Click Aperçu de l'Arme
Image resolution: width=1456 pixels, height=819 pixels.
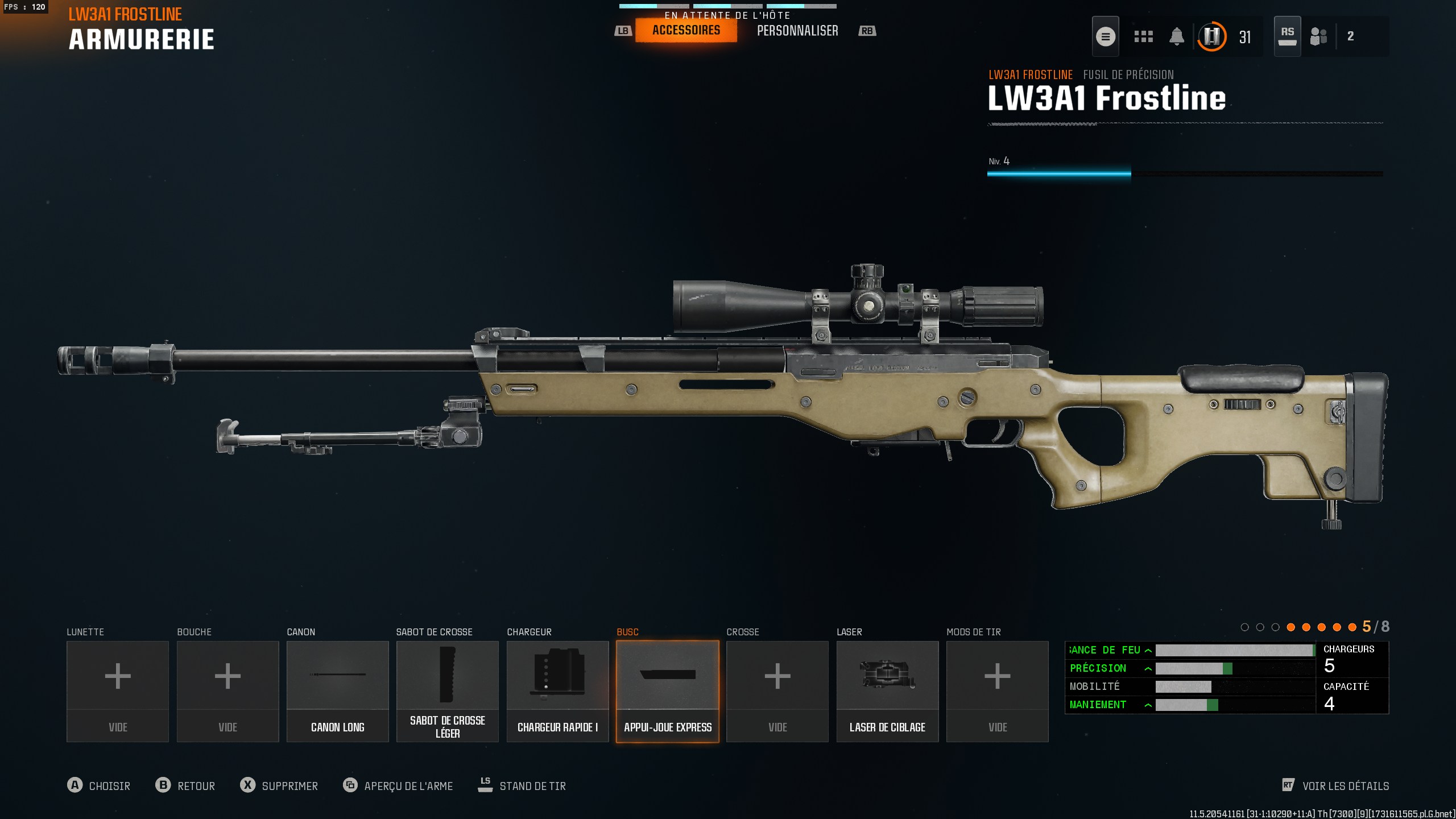pyautogui.click(x=398, y=786)
